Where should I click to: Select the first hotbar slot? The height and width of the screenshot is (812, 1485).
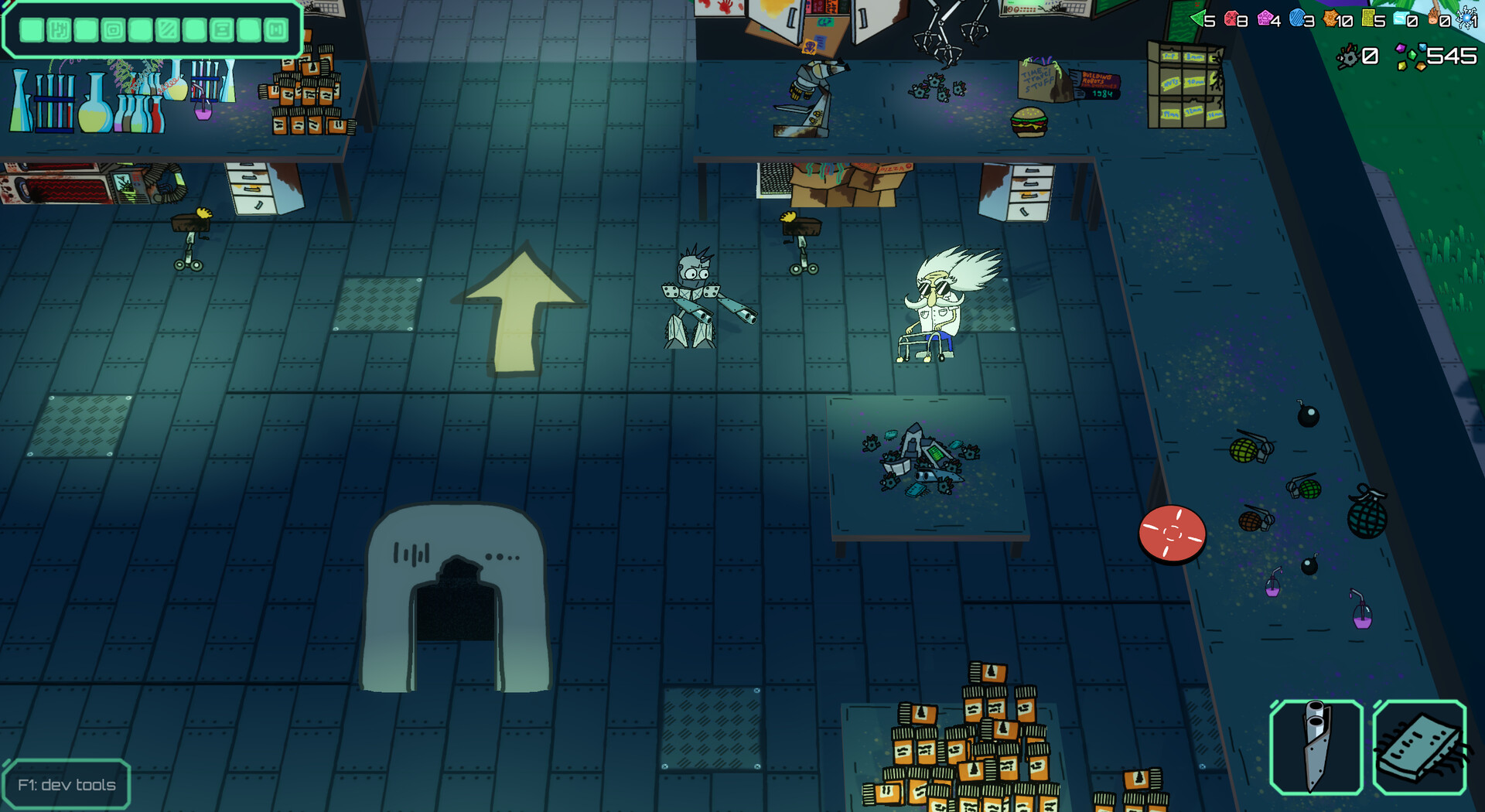(x=31, y=29)
